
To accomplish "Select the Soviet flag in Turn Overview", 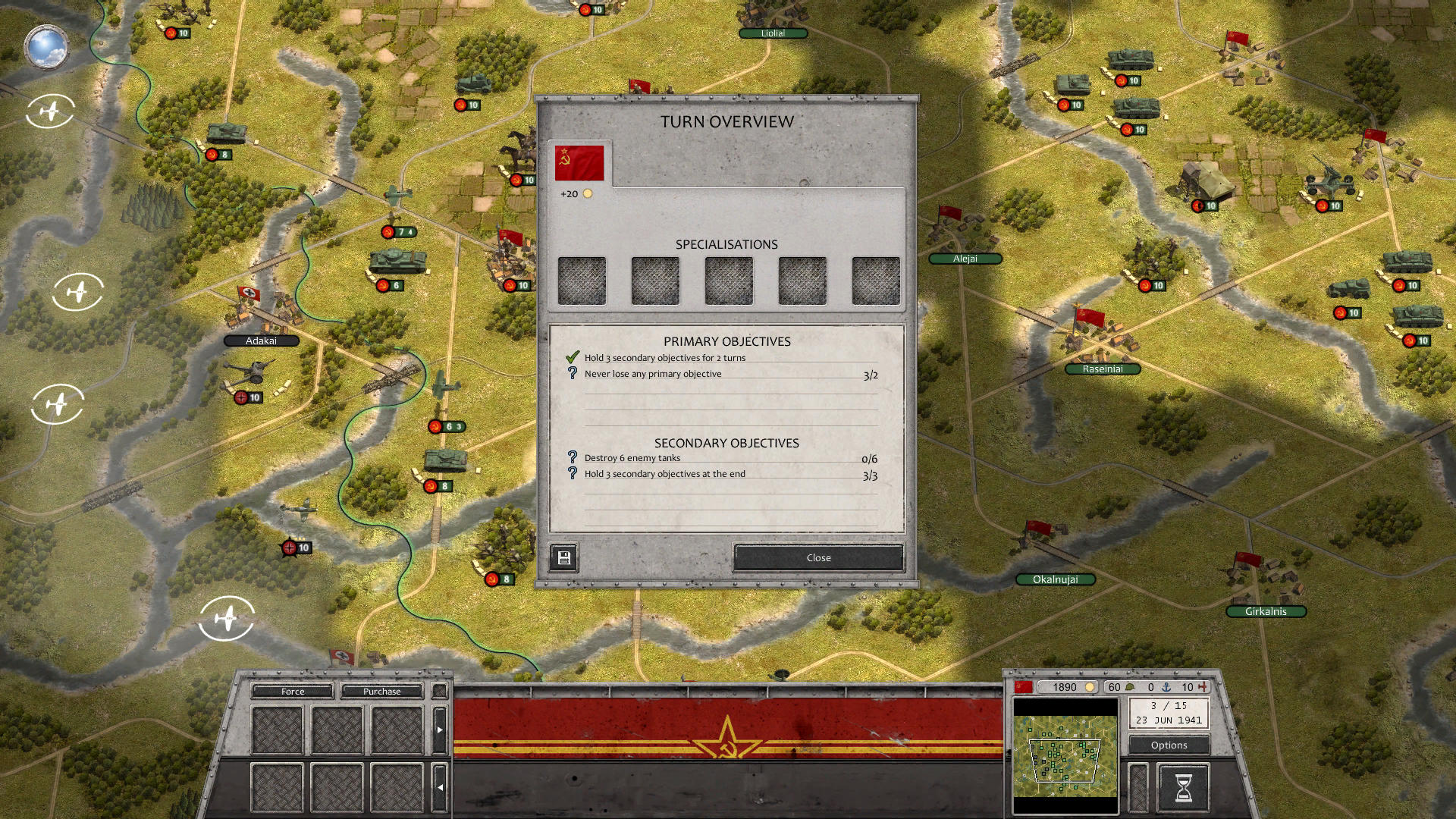I will pos(579,161).
